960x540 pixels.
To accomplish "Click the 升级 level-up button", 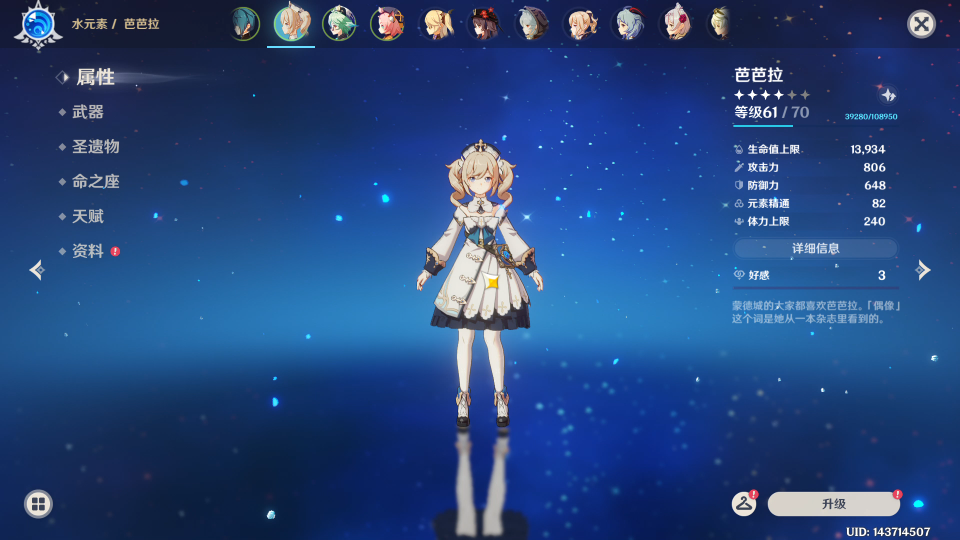I will [x=833, y=504].
